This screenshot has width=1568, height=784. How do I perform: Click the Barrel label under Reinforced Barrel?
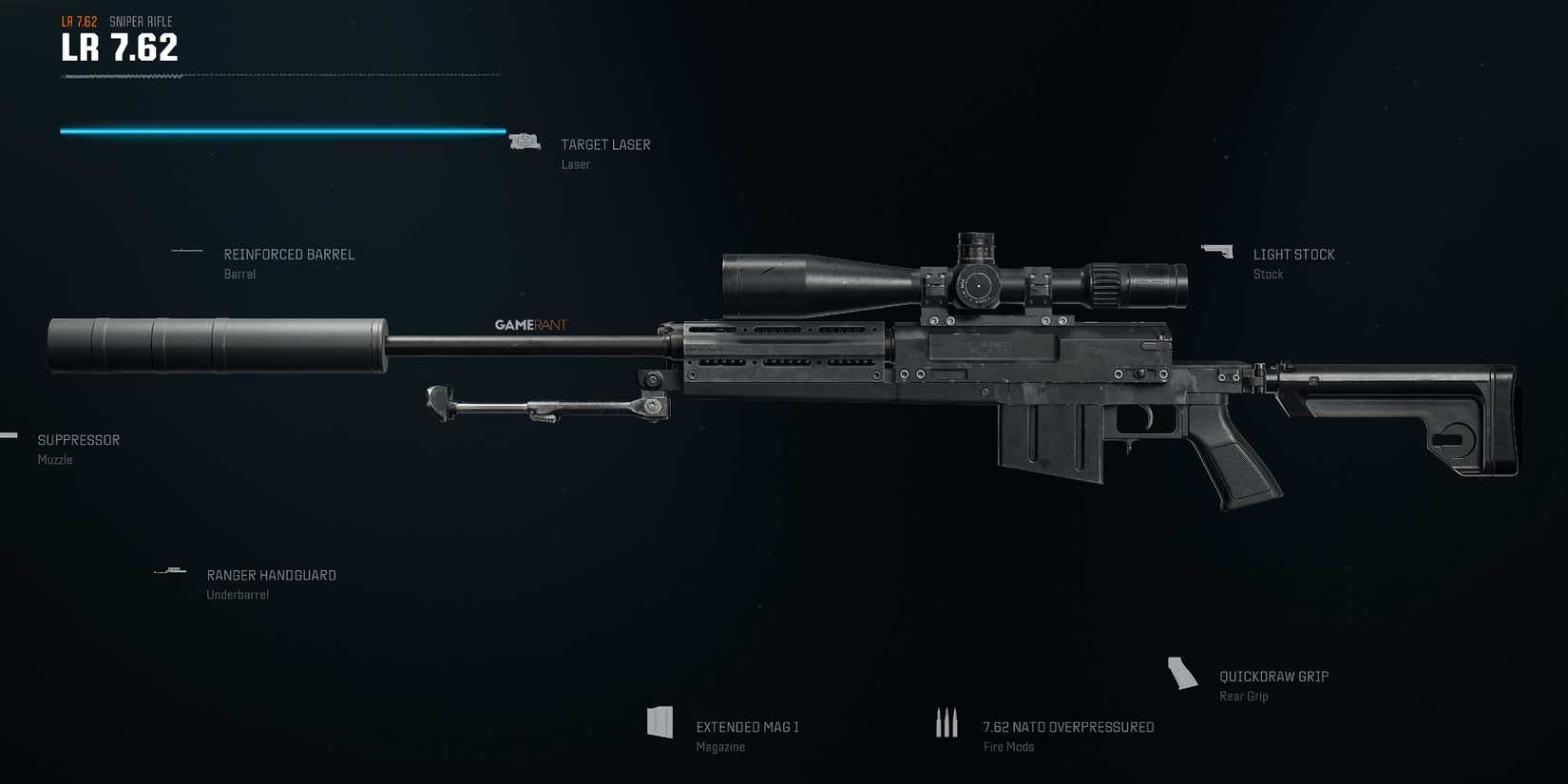(239, 274)
